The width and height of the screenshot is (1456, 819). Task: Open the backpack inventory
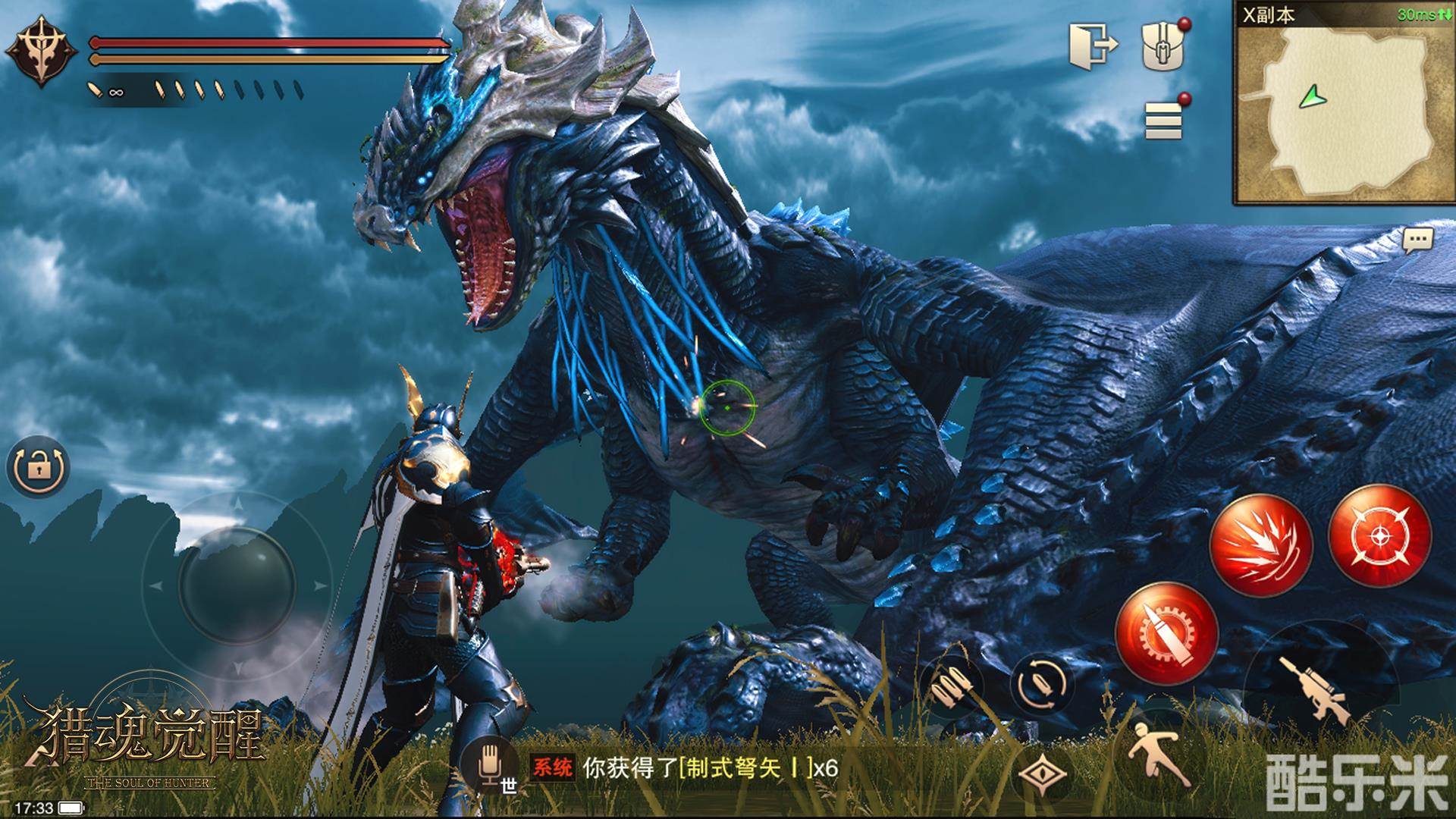click(x=1163, y=47)
